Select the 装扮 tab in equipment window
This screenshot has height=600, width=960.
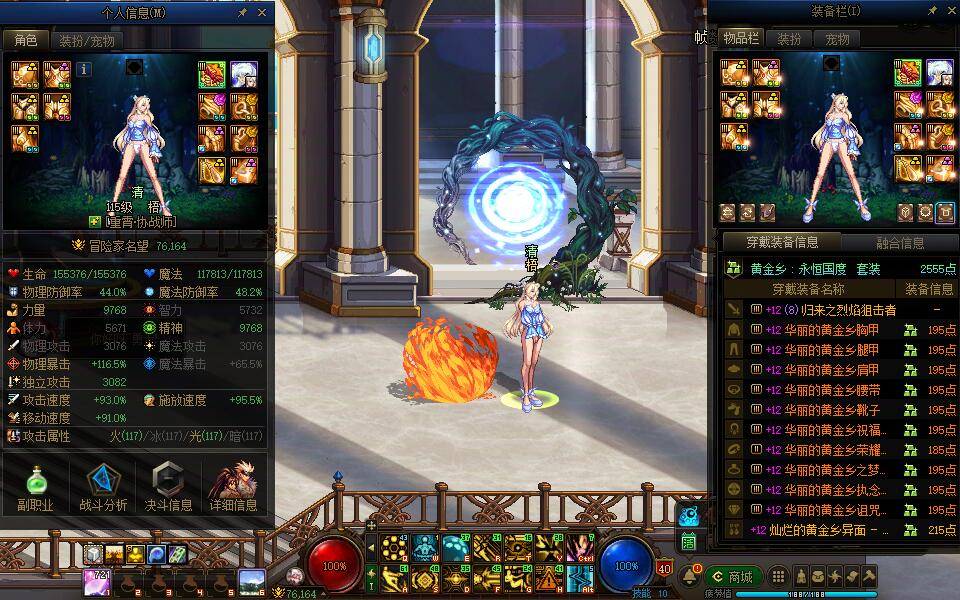point(790,39)
